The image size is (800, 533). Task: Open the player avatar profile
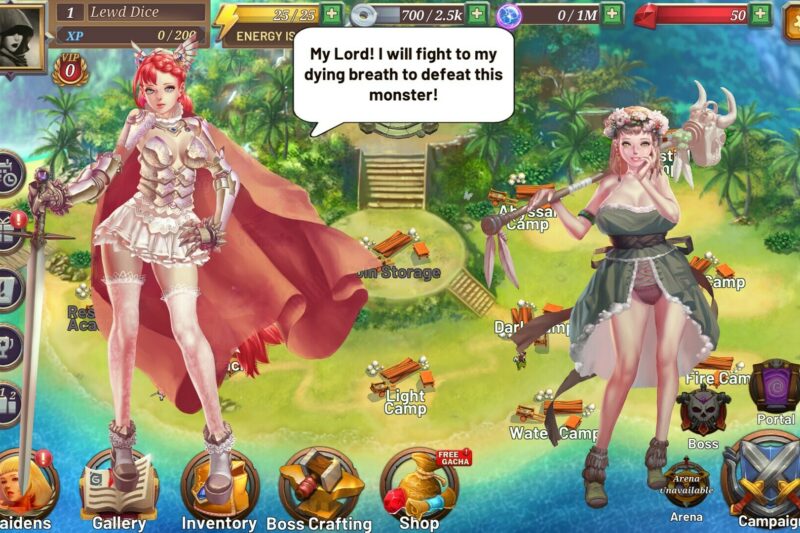tap(20, 35)
